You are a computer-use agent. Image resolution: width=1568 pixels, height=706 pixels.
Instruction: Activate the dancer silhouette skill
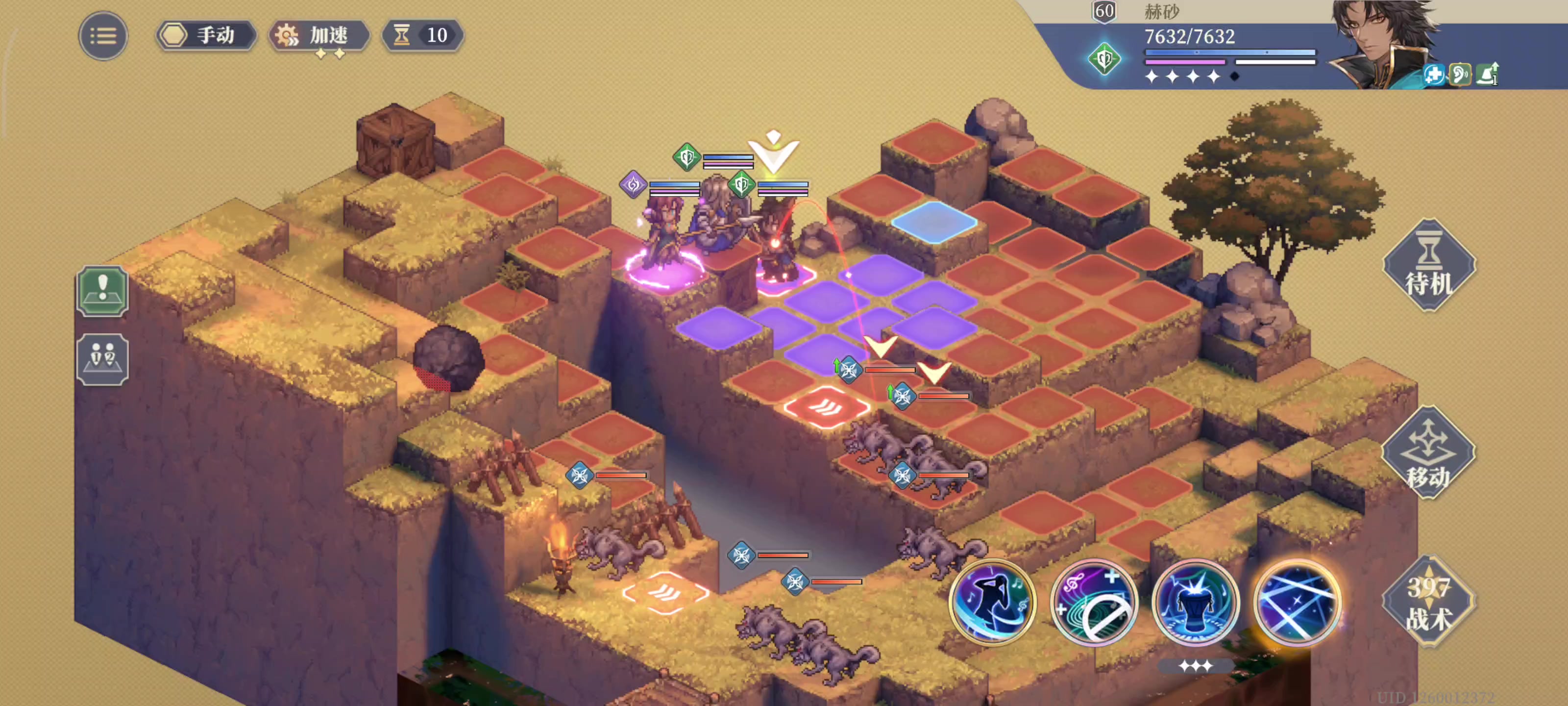tap(992, 602)
